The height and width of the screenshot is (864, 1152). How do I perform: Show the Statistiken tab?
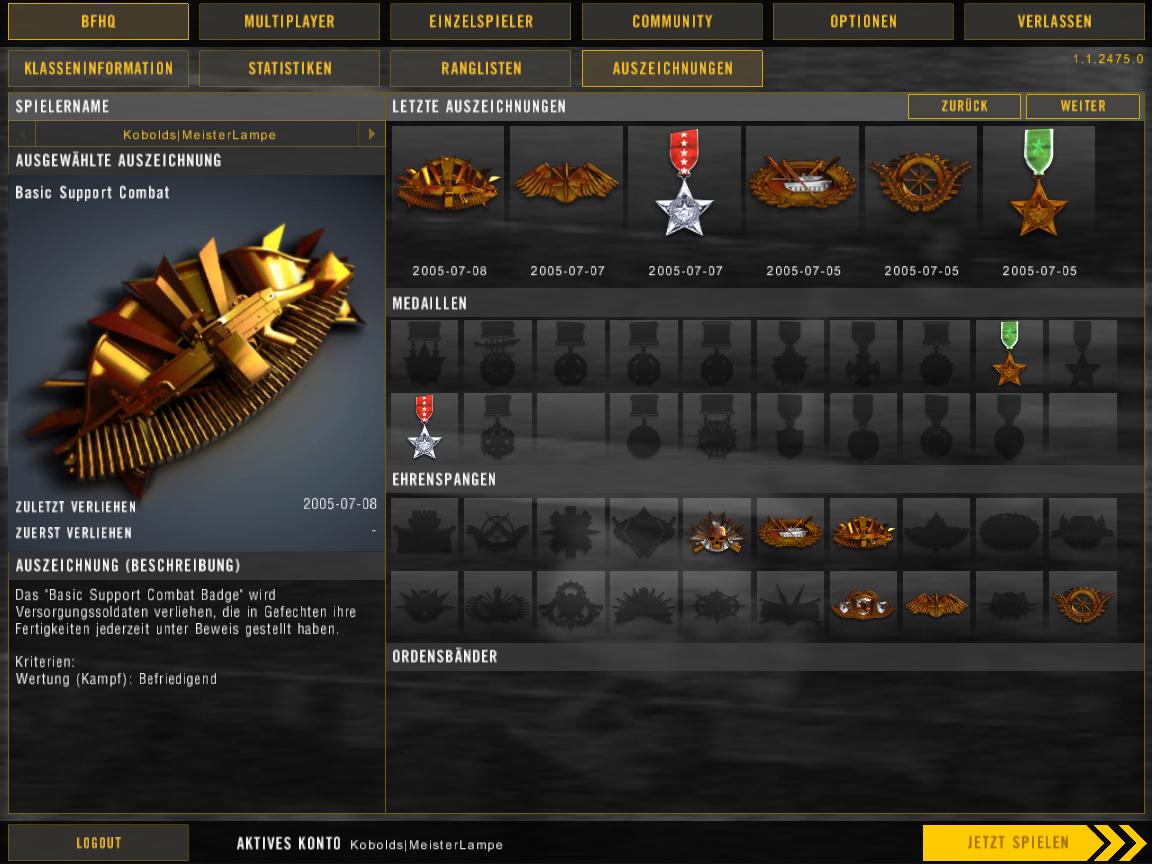coord(289,69)
